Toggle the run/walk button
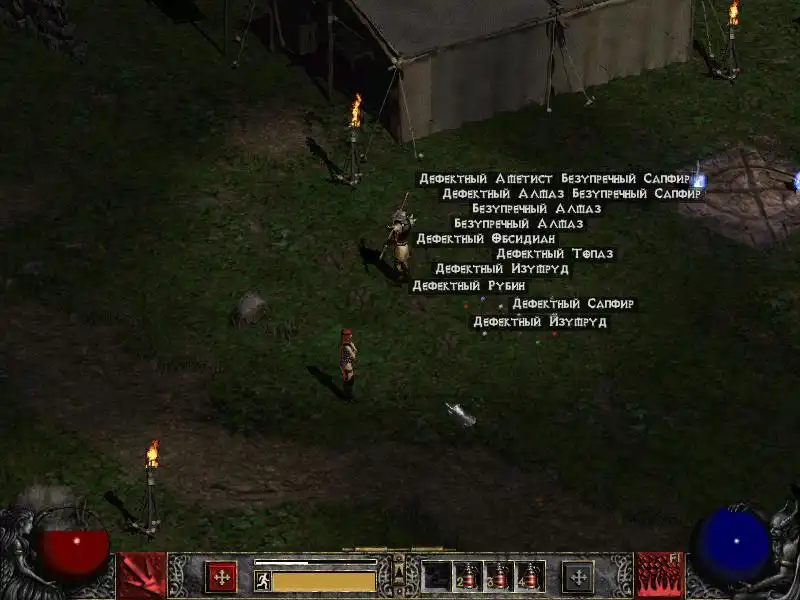The height and width of the screenshot is (600, 800). coord(263,581)
